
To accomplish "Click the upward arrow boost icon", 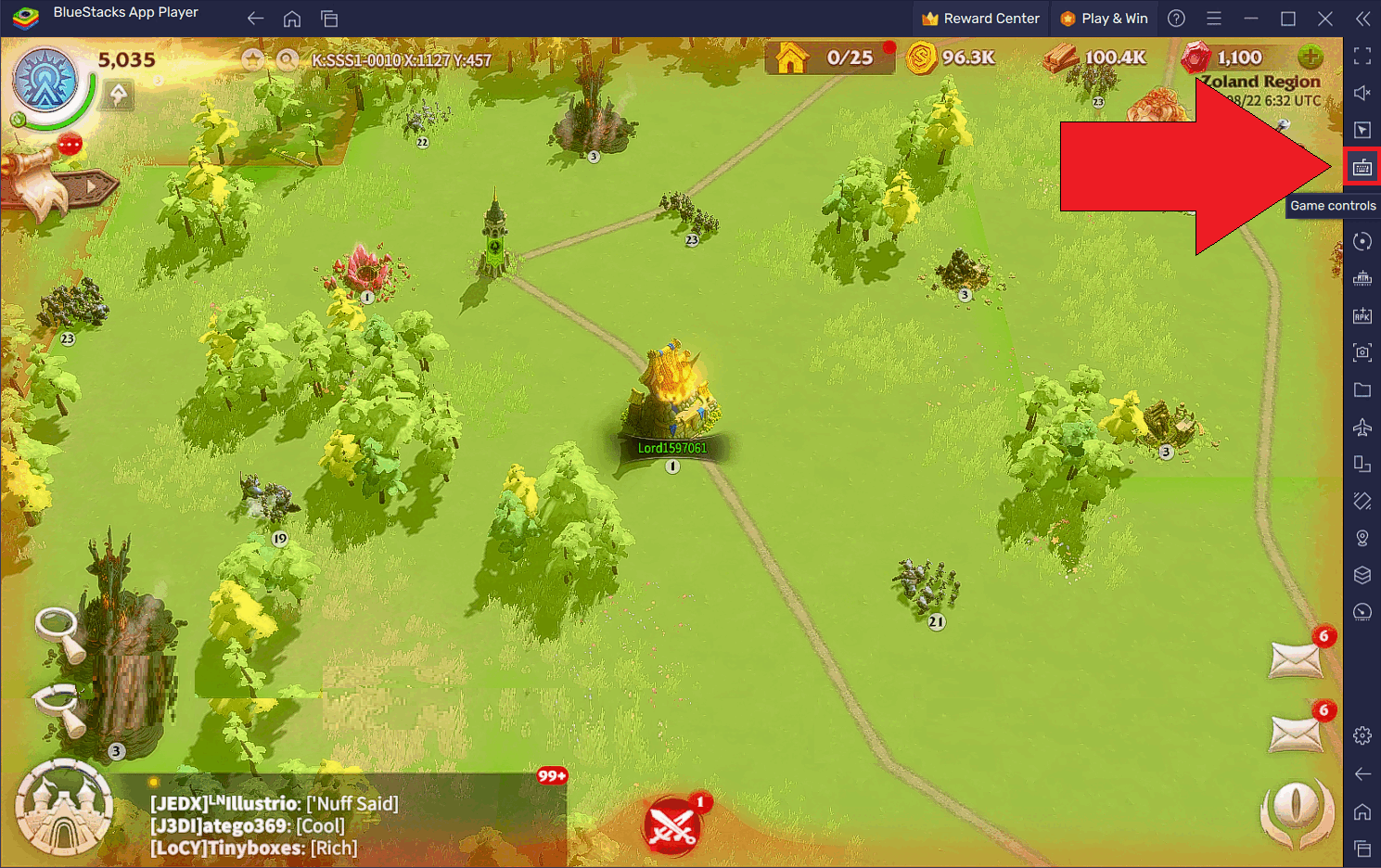I will (118, 95).
